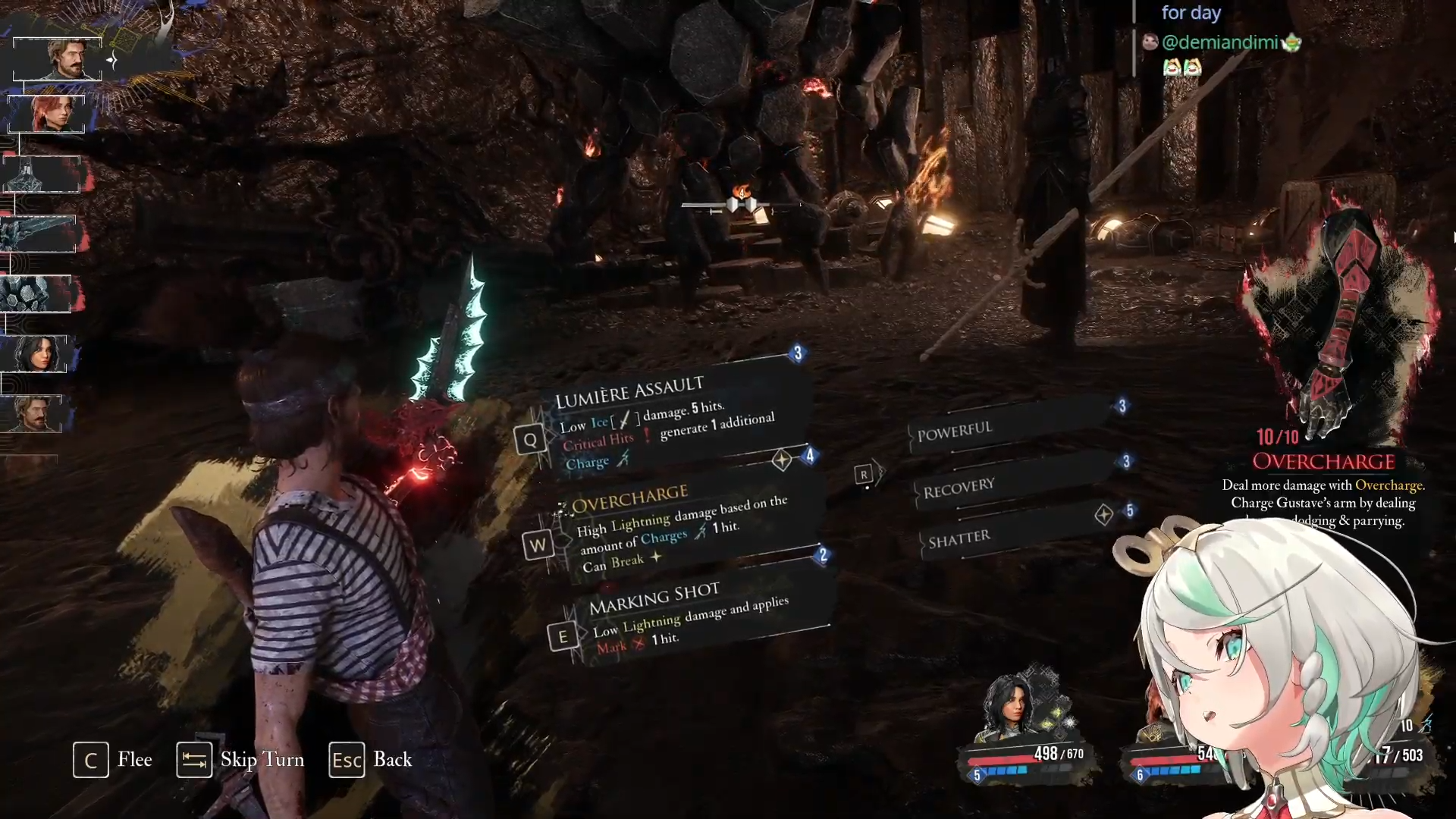Click the dark-haired woman turn order portrait
Image resolution: width=1456 pixels, height=819 pixels.
(x=36, y=353)
